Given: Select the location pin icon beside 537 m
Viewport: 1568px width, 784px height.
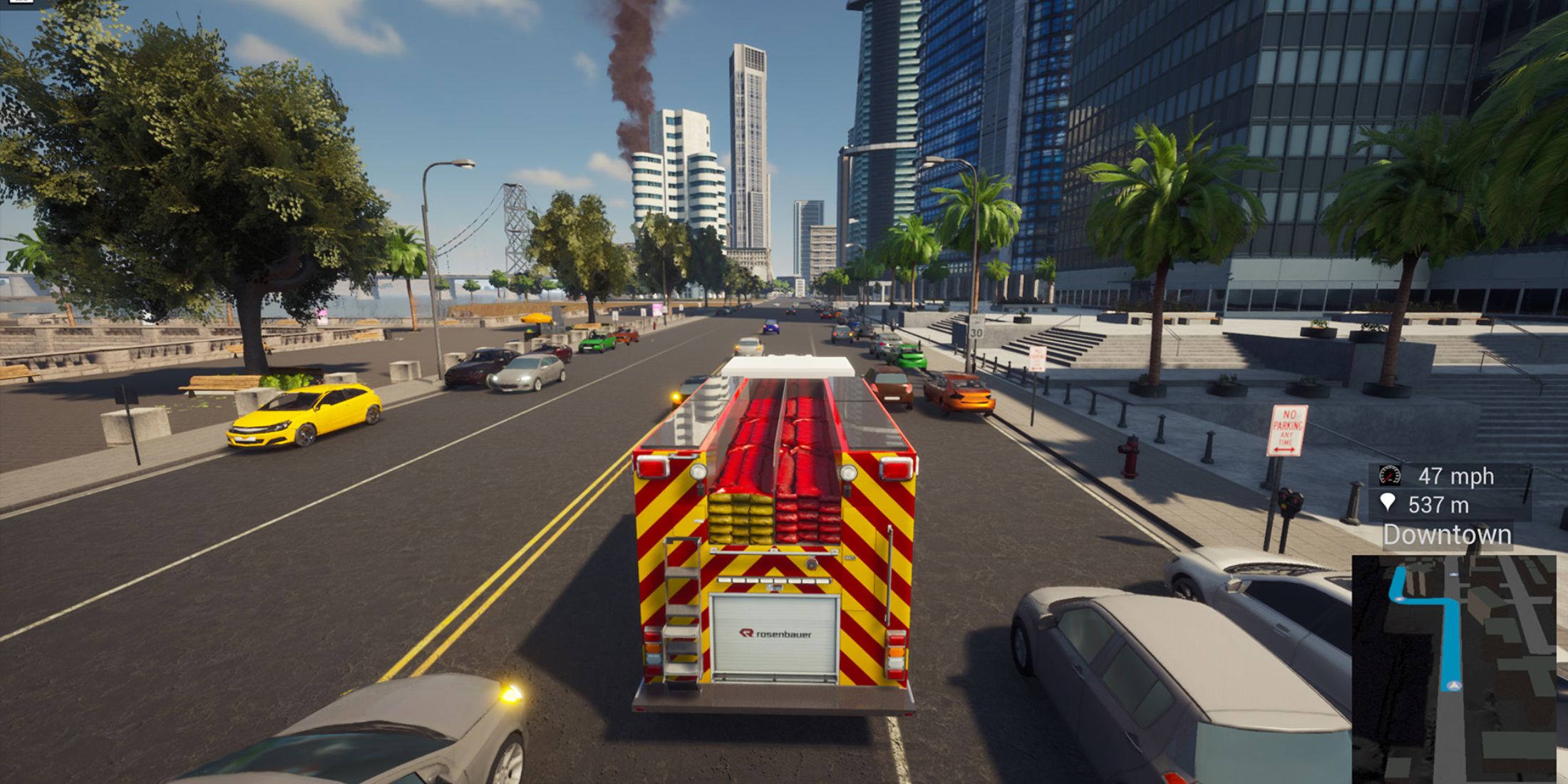Looking at the screenshot, I should (x=1389, y=503).
